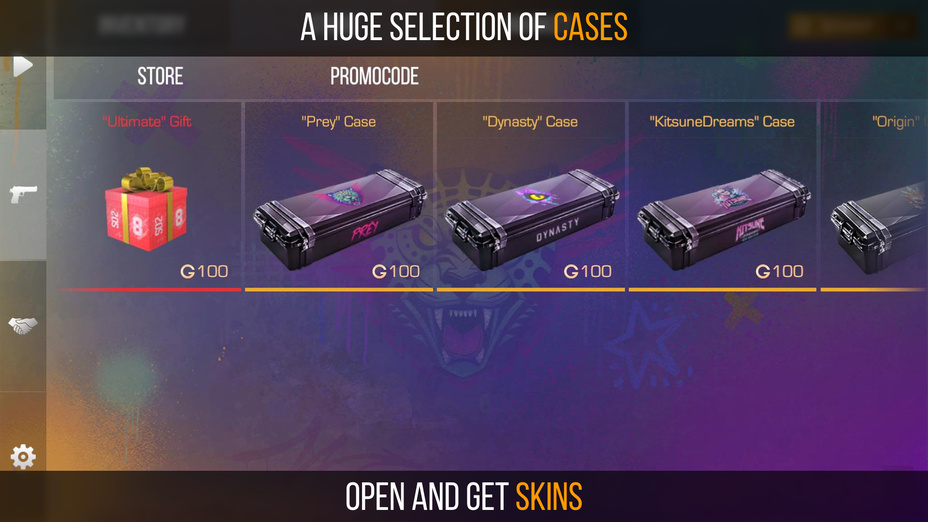Click the play arrow icon
928x522 pixels.
(x=23, y=66)
